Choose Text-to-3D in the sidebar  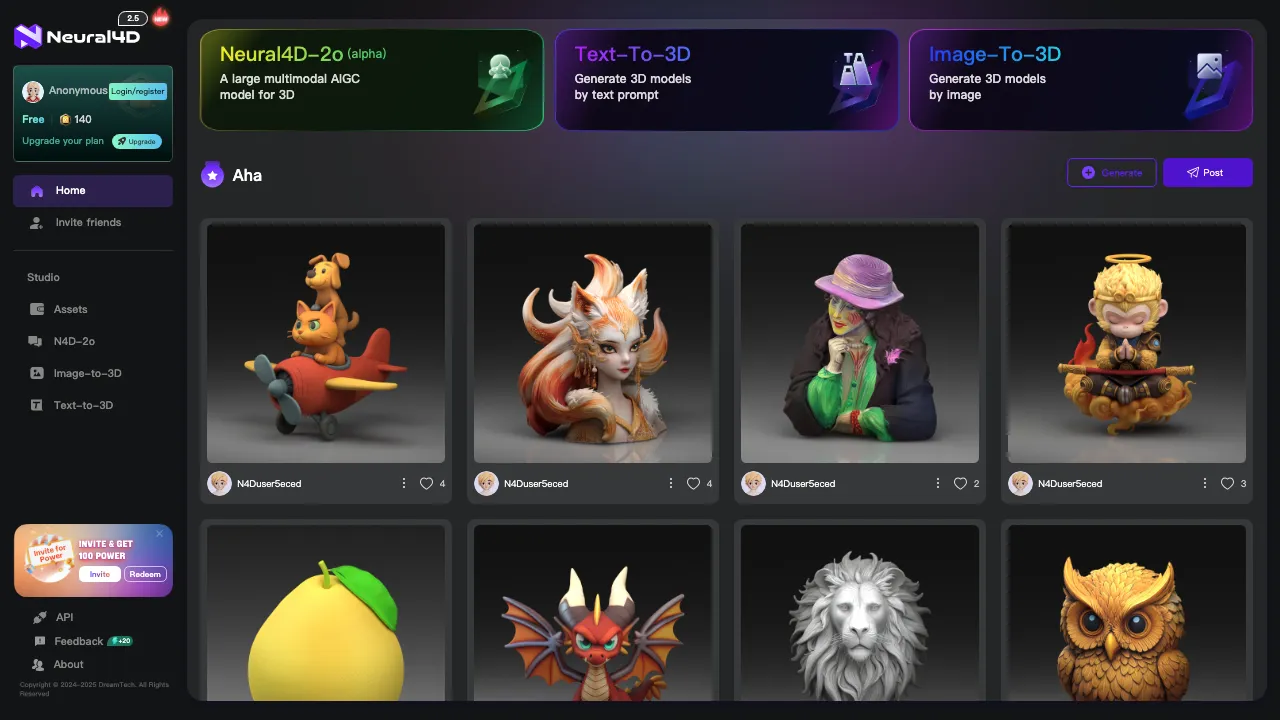click(83, 406)
